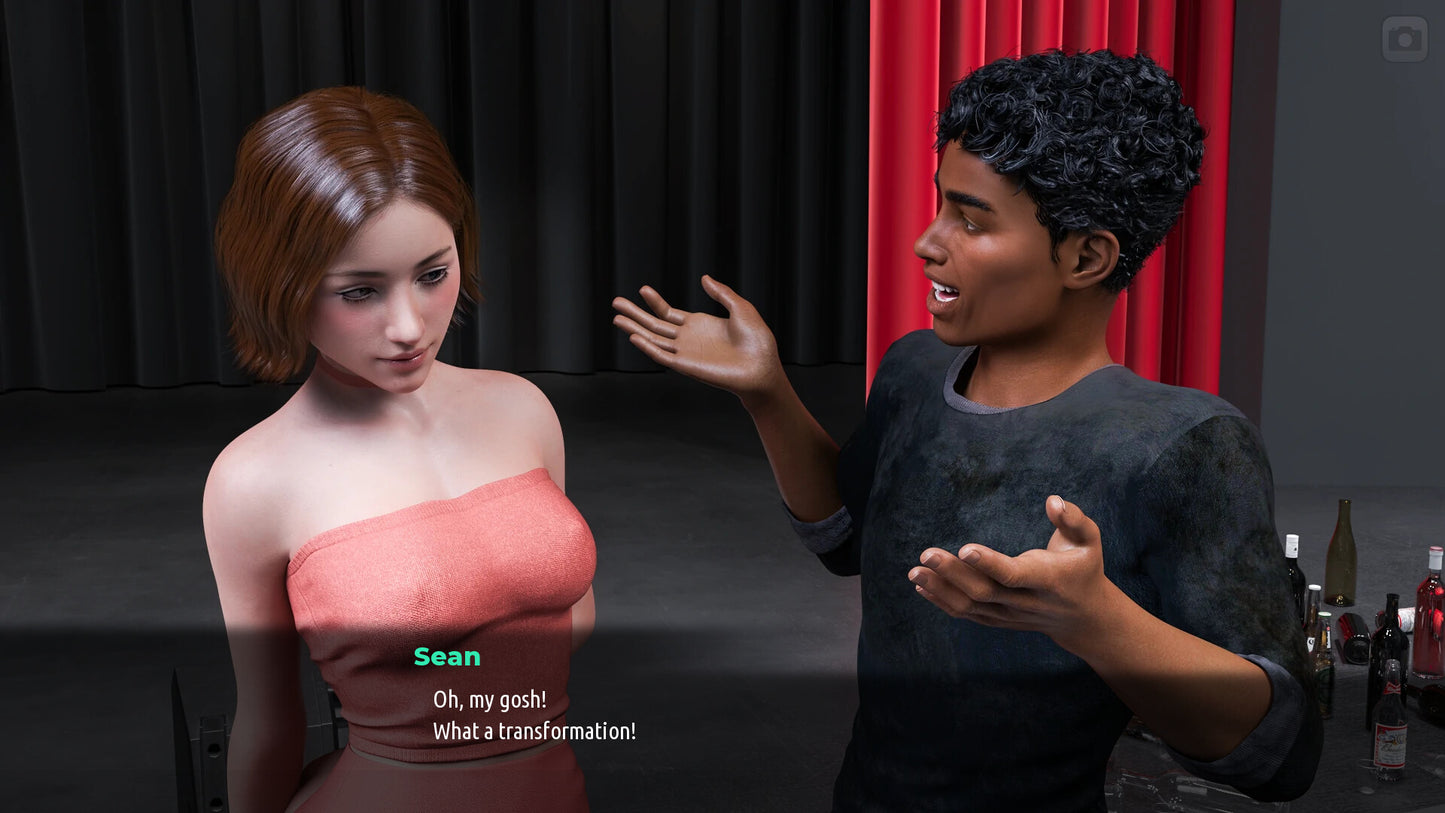Select the text 'What a transformation!'
This screenshot has width=1445, height=813.
click(x=534, y=731)
